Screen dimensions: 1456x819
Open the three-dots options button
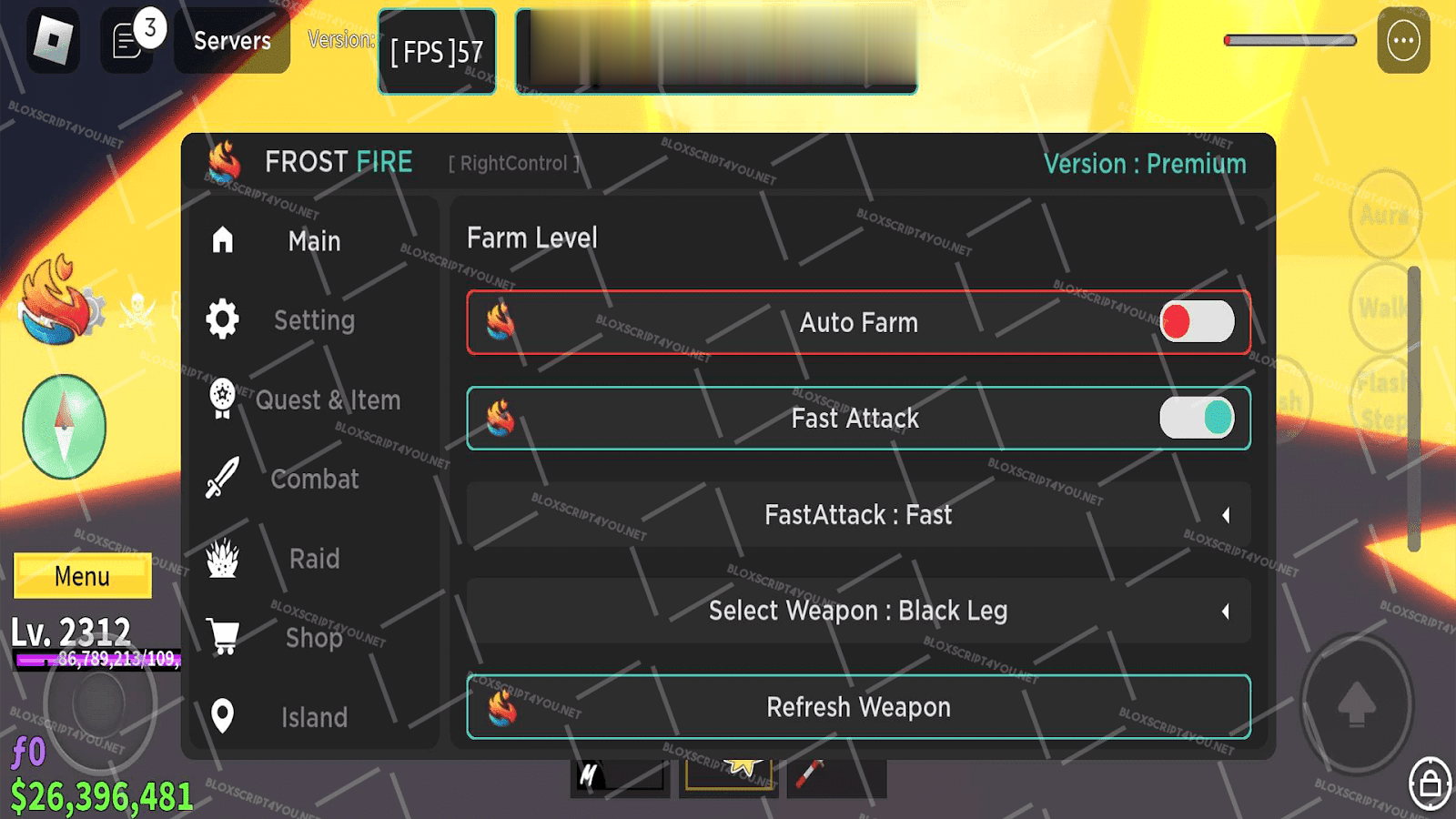pyautogui.click(x=1403, y=40)
